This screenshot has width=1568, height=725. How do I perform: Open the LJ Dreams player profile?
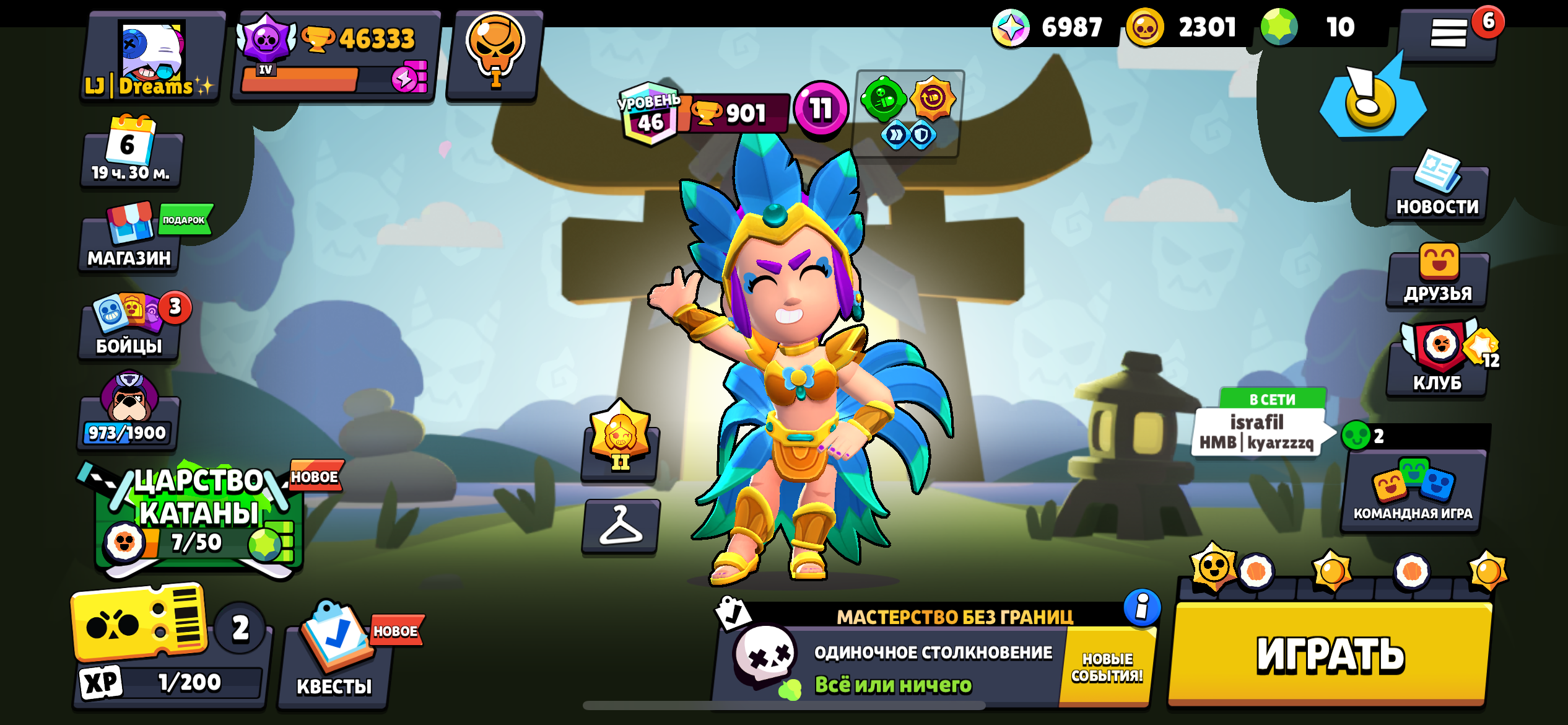[x=152, y=57]
